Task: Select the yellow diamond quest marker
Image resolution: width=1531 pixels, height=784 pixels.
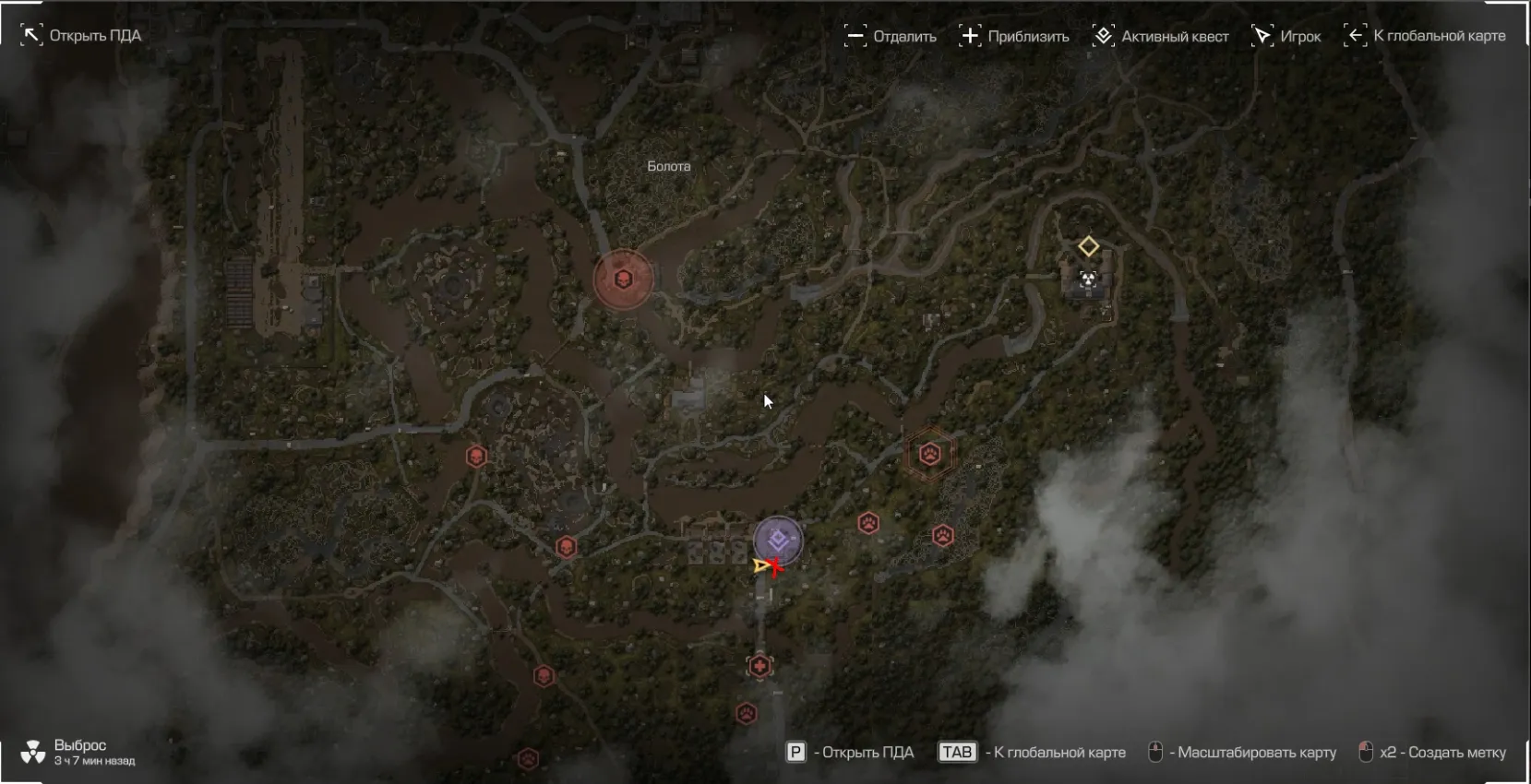Action: (x=1089, y=246)
